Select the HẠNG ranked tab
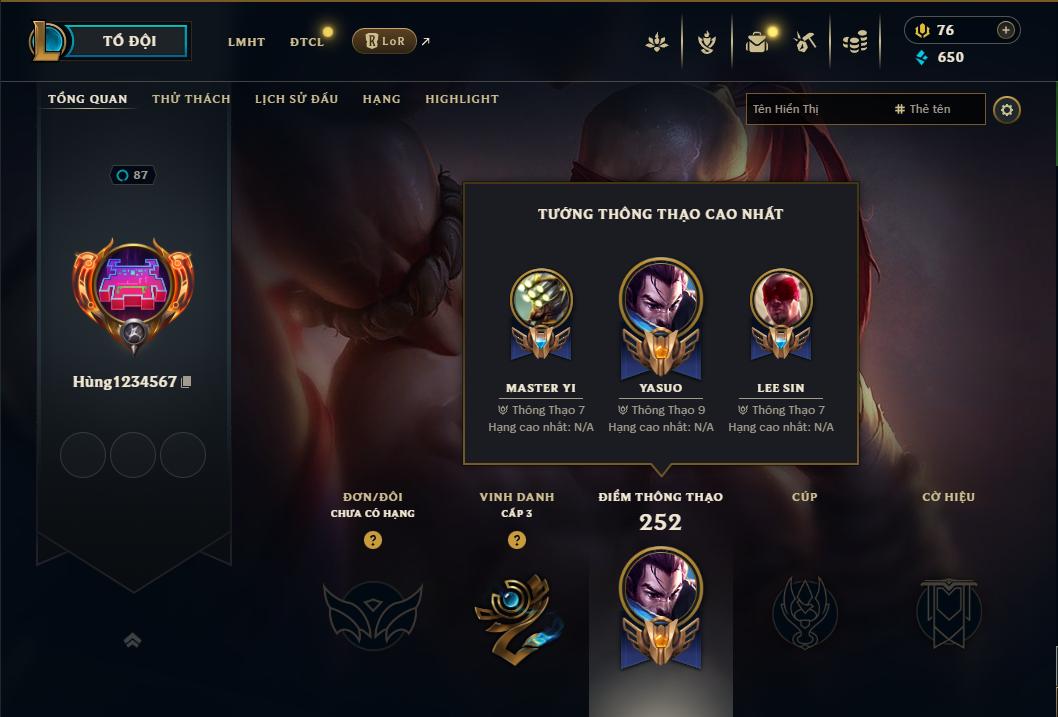Image resolution: width=1058 pixels, height=717 pixels. coord(381,99)
